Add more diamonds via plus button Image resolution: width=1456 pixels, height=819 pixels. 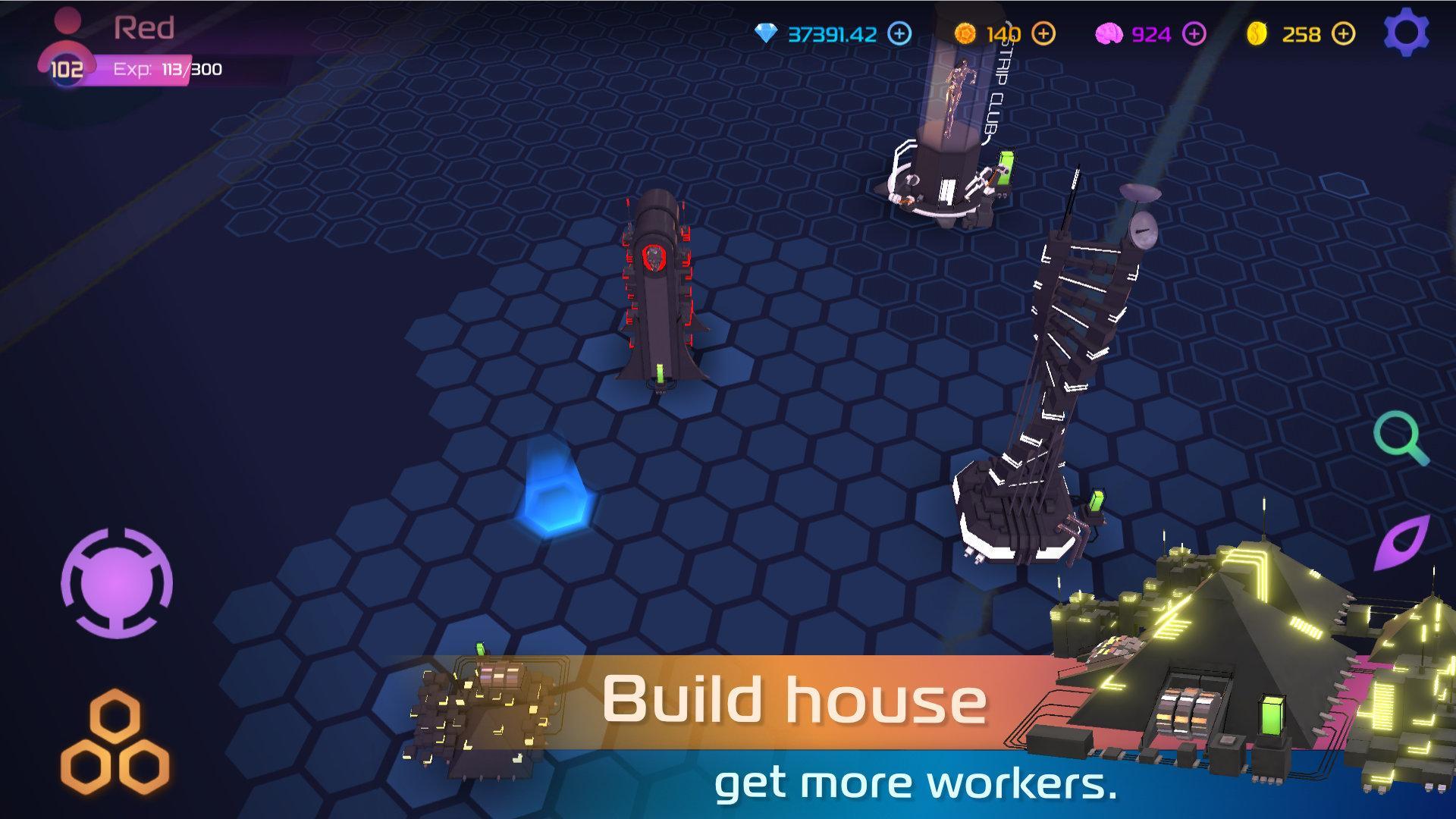[x=899, y=33]
